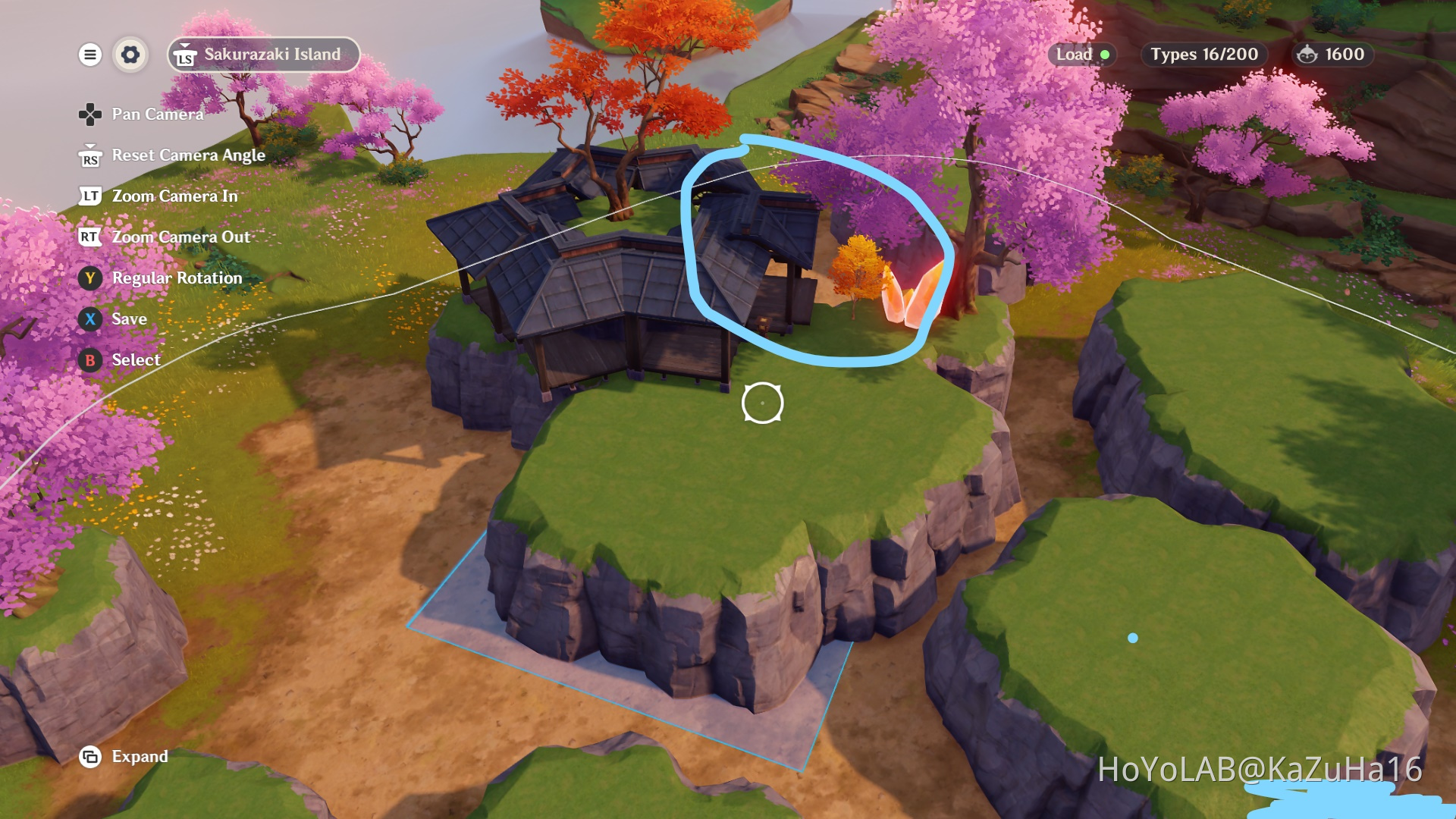Select the Sakurazaki Island title tab

point(262,54)
